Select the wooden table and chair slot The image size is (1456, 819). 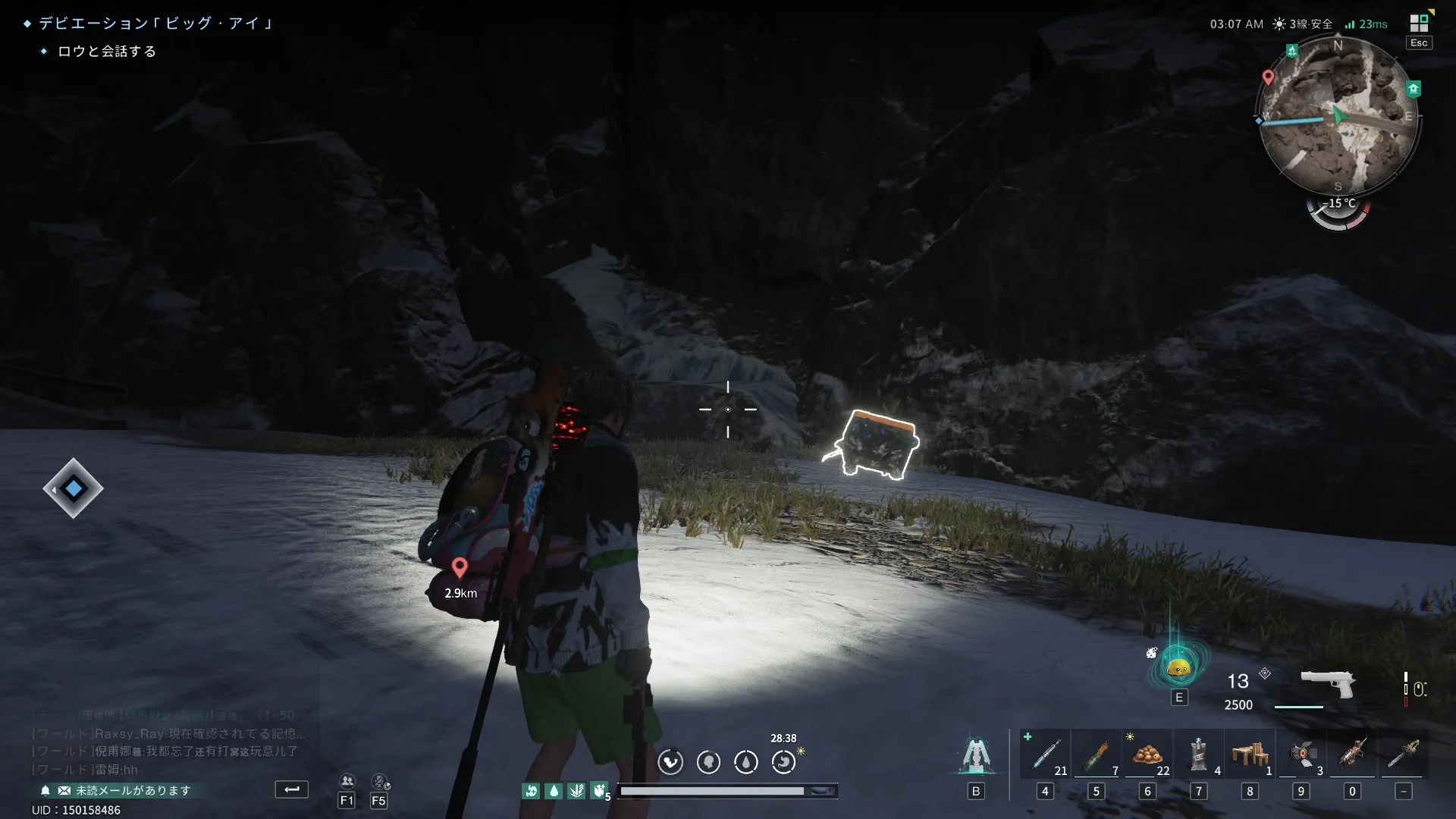(x=1250, y=755)
